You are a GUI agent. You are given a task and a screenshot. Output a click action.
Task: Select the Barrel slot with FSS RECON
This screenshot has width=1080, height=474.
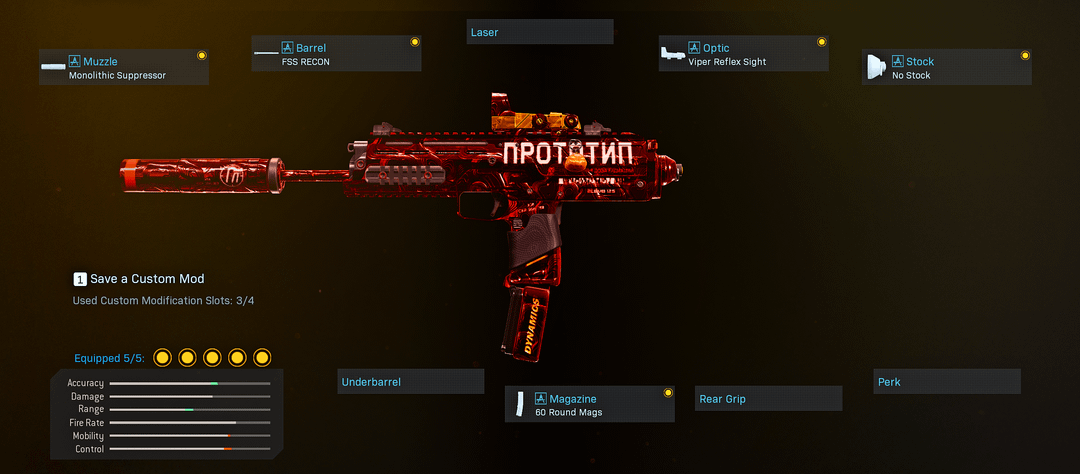pos(336,55)
